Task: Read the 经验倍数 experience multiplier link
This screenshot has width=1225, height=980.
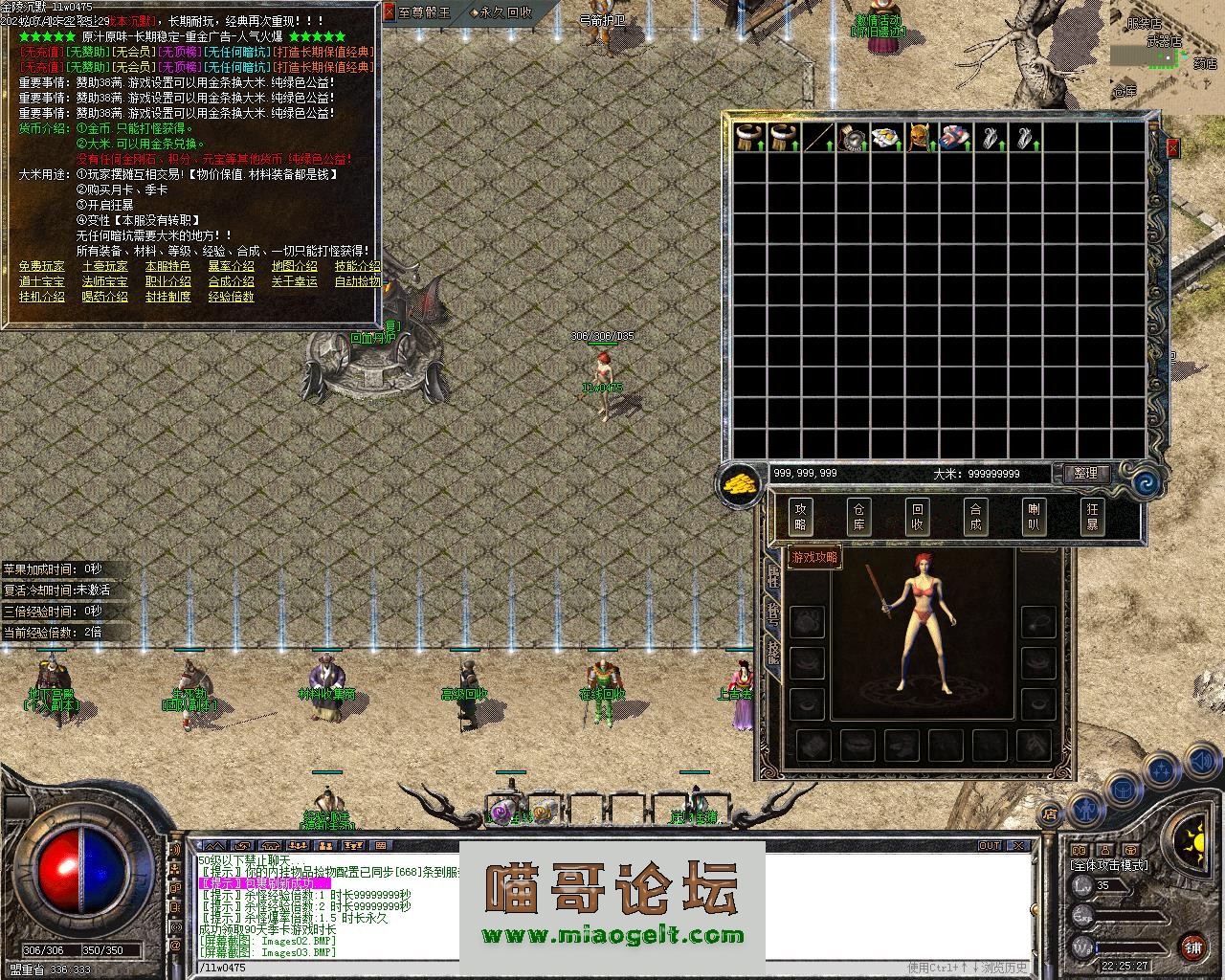Action: 232,297
